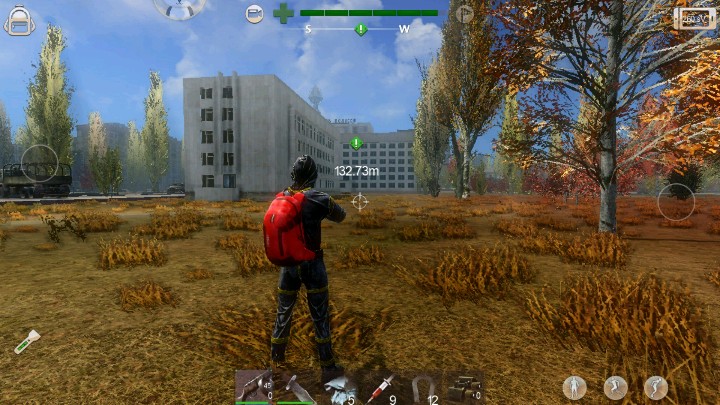Viewport: 720px width, 405px height.
Task: Tap the virtual movement joystick circle
Action: (40, 163)
